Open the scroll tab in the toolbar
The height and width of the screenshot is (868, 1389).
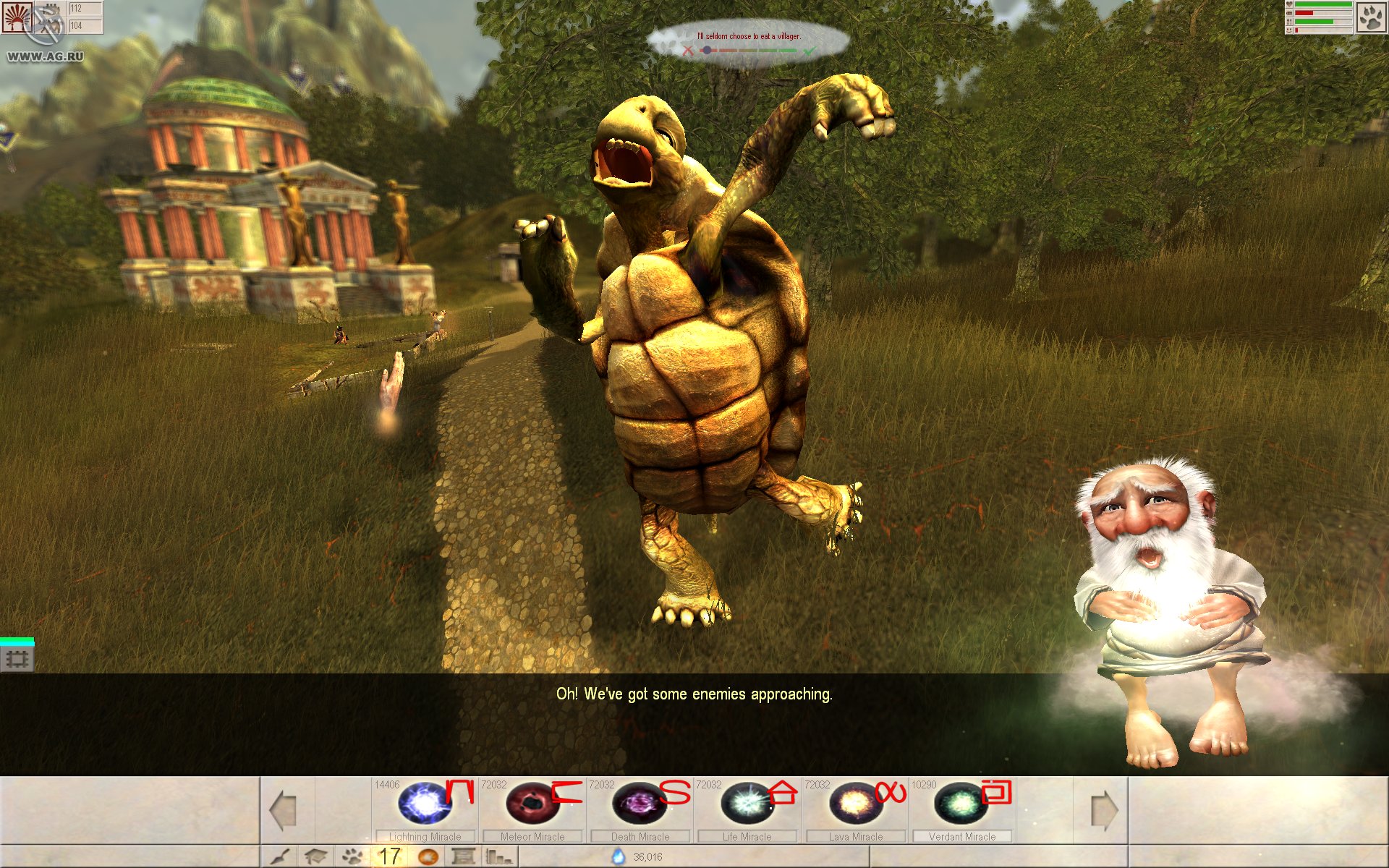click(x=463, y=857)
